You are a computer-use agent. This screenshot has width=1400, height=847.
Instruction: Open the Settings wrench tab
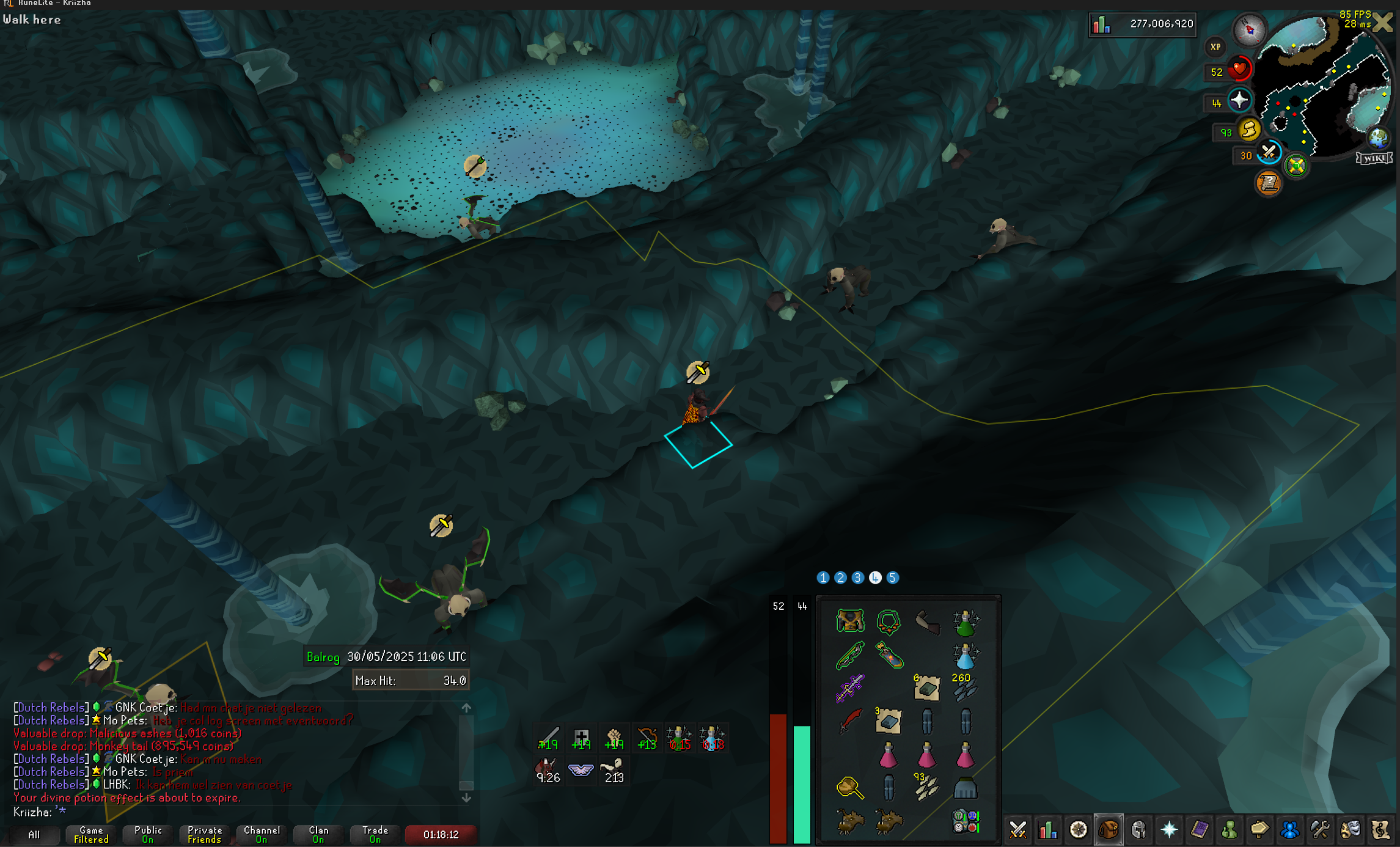point(1320,830)
